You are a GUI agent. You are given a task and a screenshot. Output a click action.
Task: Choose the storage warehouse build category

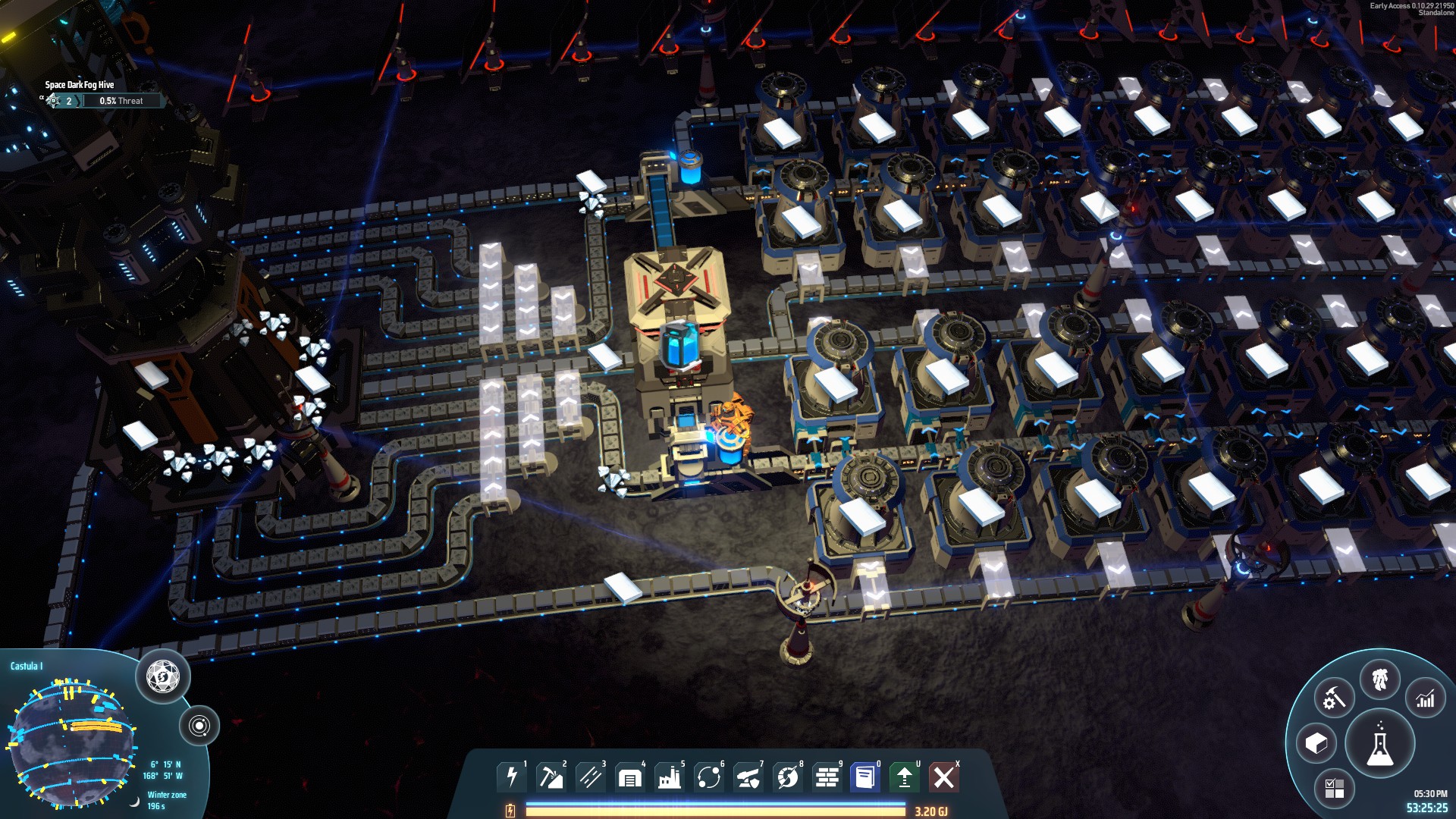click(x=630, y=777)
